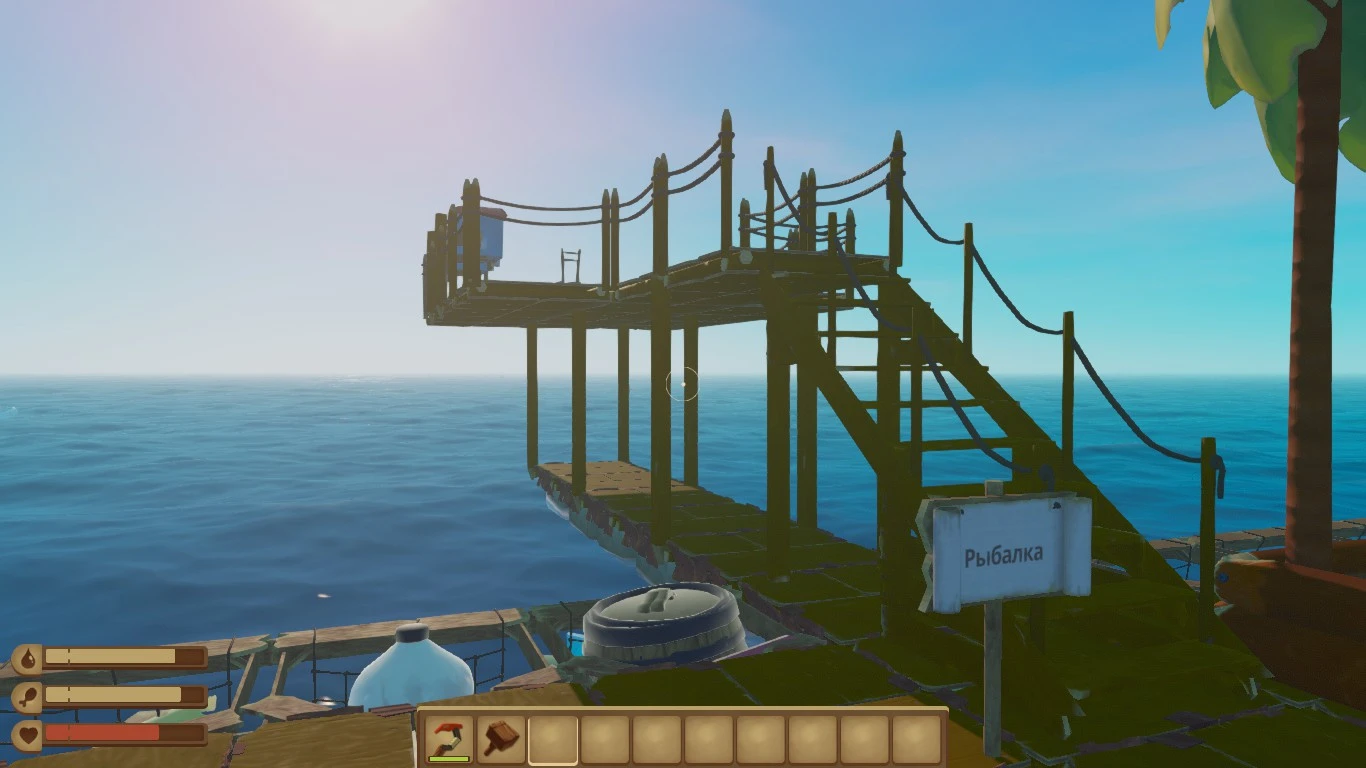Click the green axe durability bar
Viewport: 1366px width, 768px height.
pos(449,757)
